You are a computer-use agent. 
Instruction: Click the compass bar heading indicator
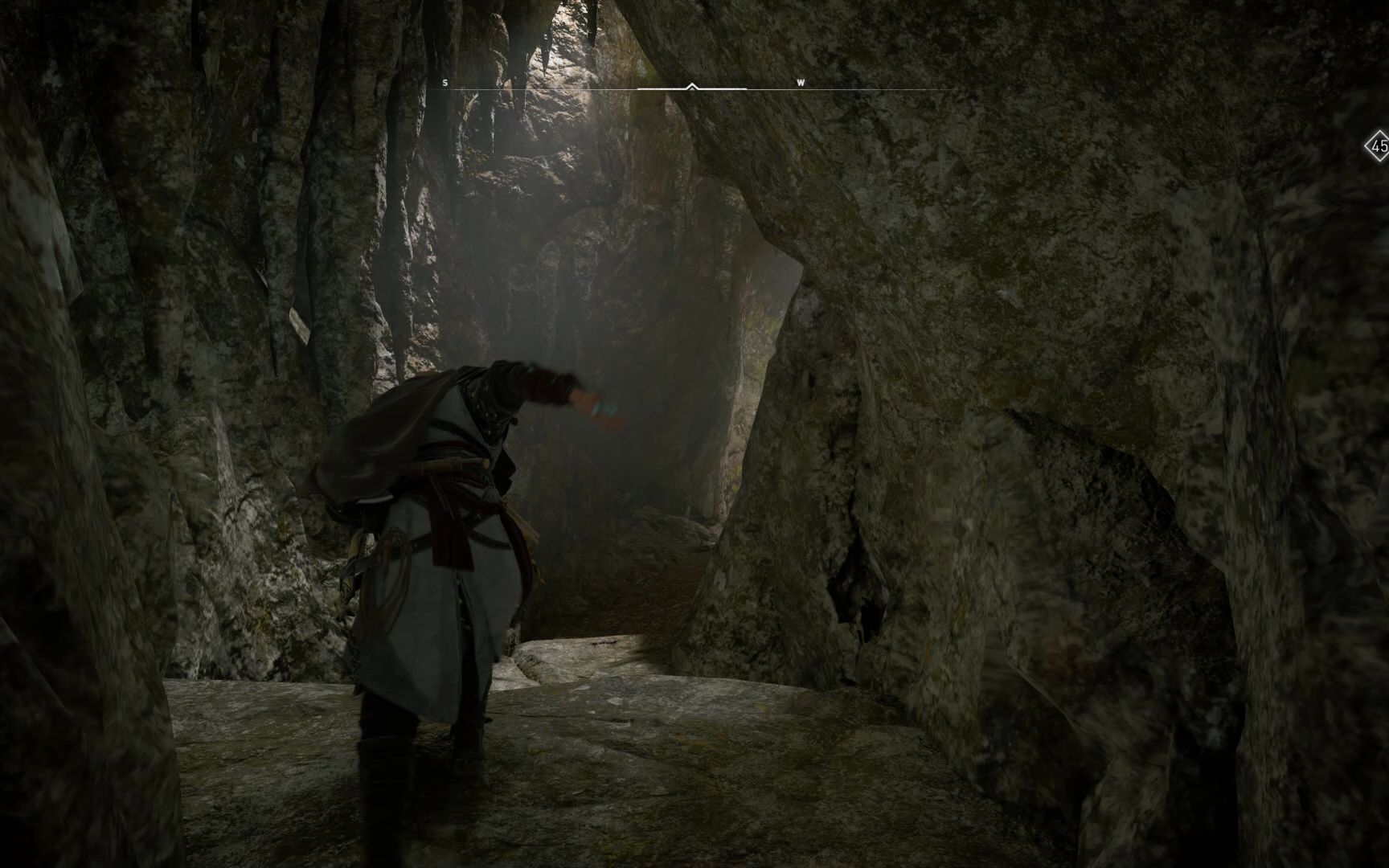click(692, 86)
